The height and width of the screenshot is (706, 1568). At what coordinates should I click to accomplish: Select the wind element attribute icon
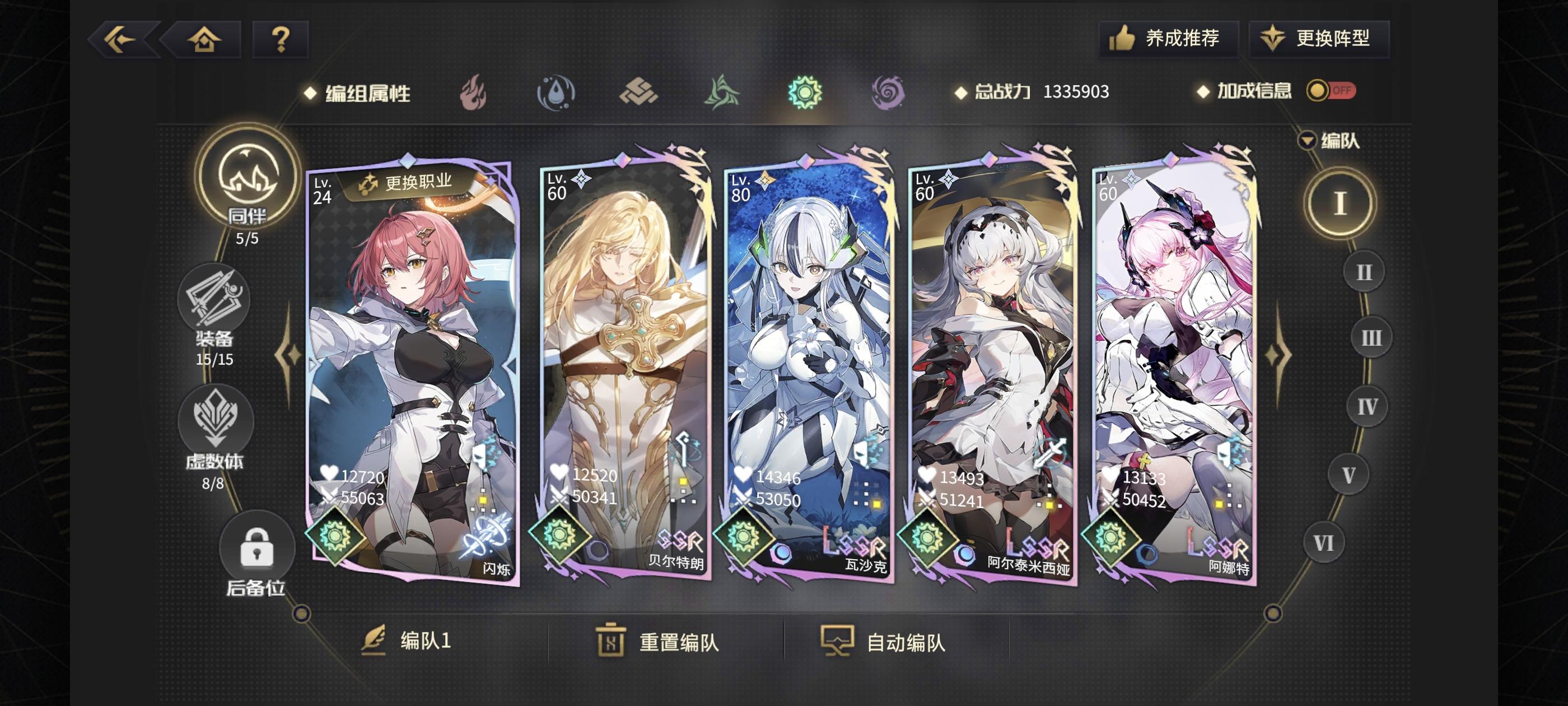click(722, 92)
